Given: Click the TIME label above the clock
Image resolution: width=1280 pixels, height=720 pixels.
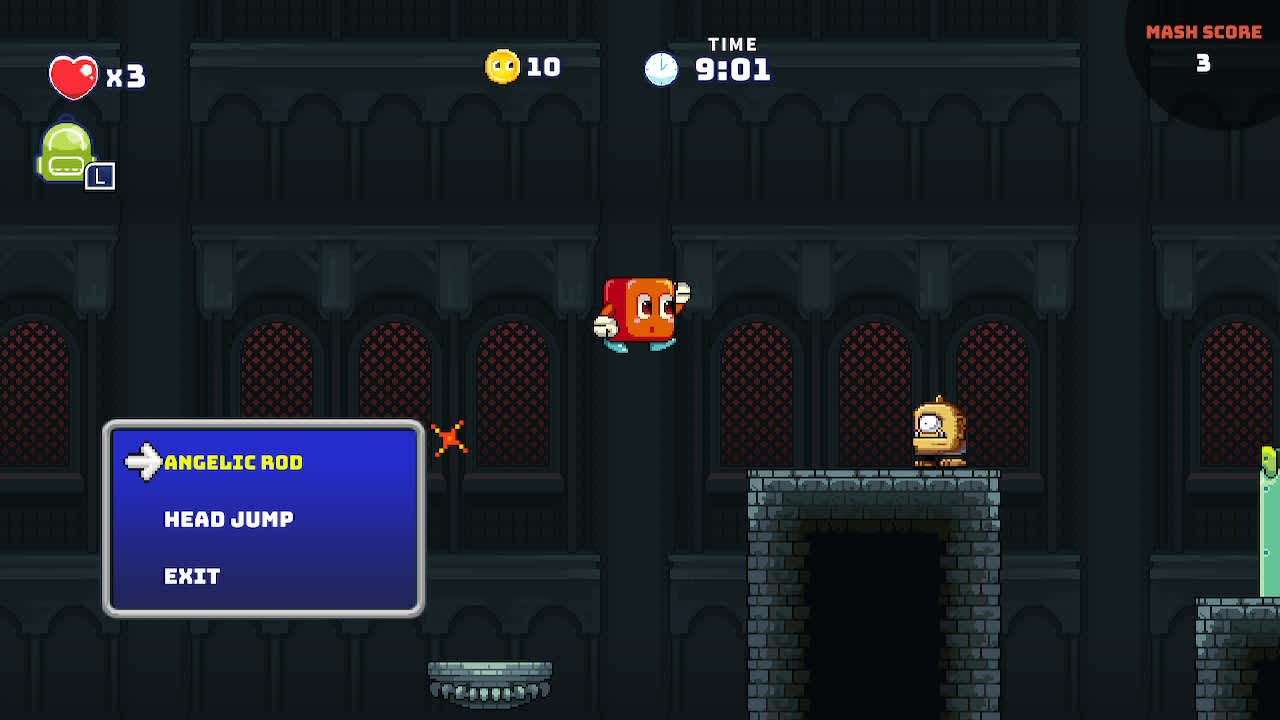Looking at the screenshot, I should (x=734, y=43).
